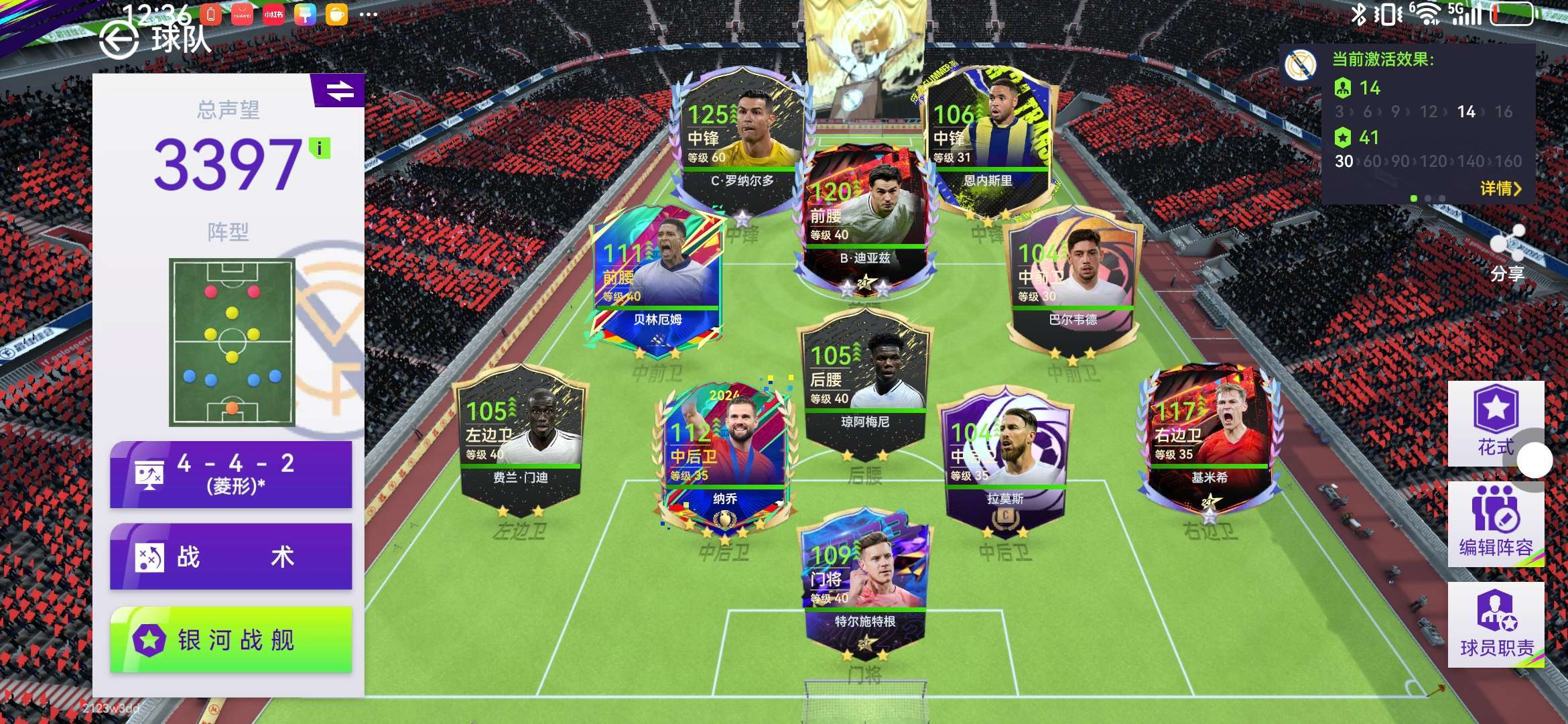1568x724 pixels.
Task: Choose the 特尔施特根 goalkeeper card
Action: point(864,580)
